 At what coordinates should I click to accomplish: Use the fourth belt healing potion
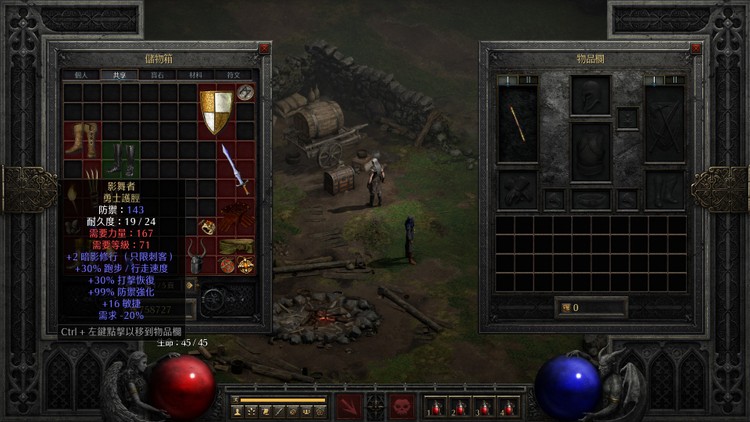point(508,407)
